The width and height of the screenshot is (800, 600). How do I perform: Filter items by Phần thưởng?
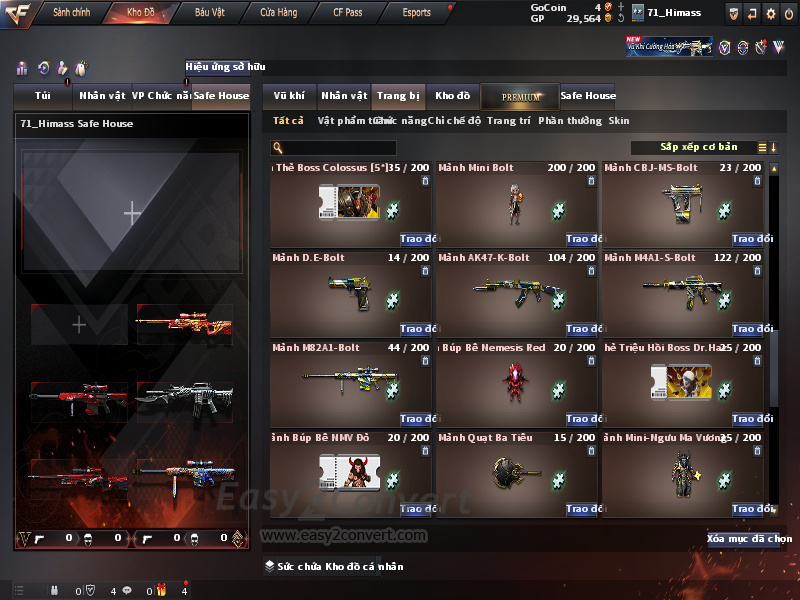570,121
